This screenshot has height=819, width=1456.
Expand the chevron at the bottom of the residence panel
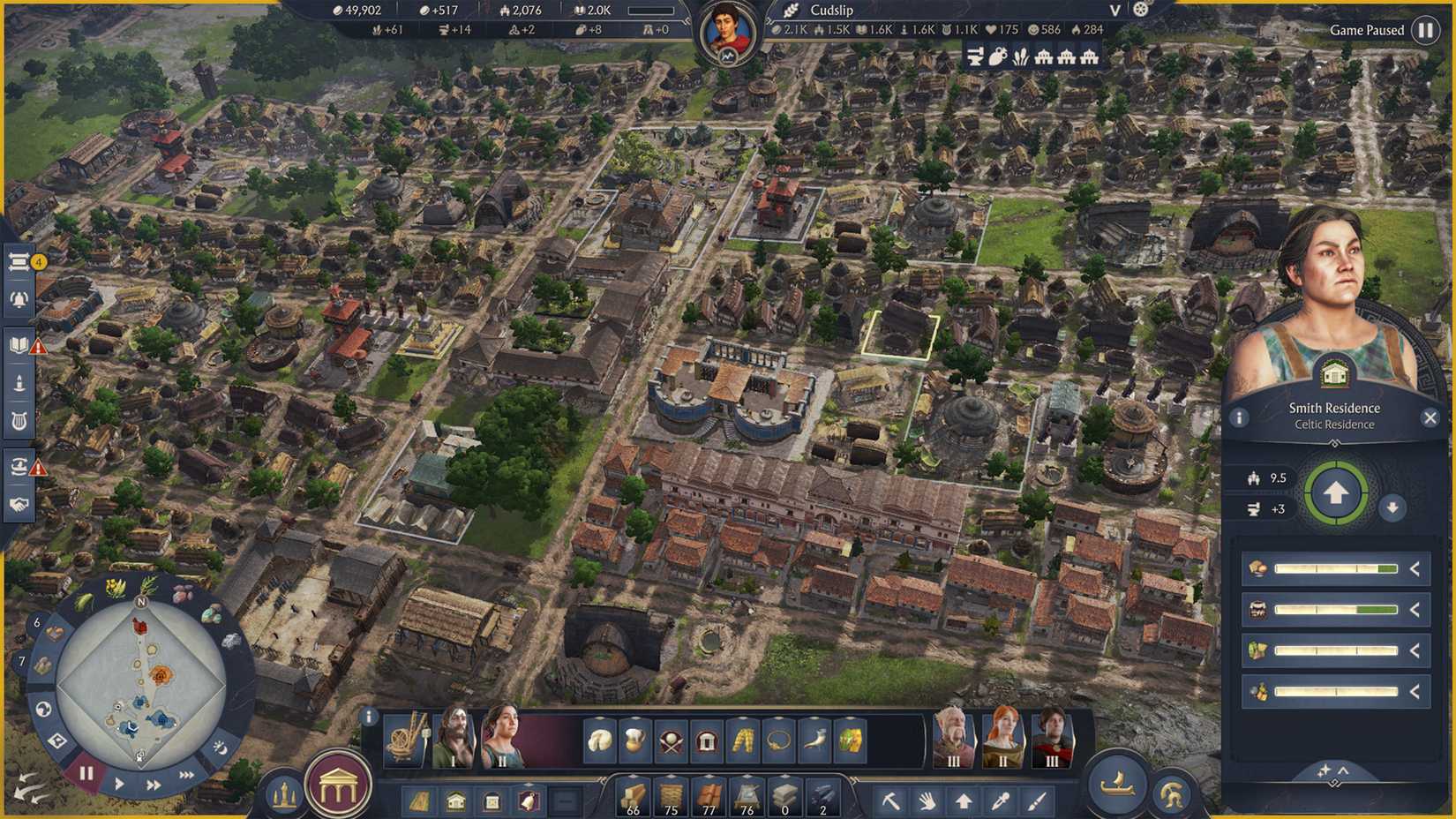tap(1344, 770)
